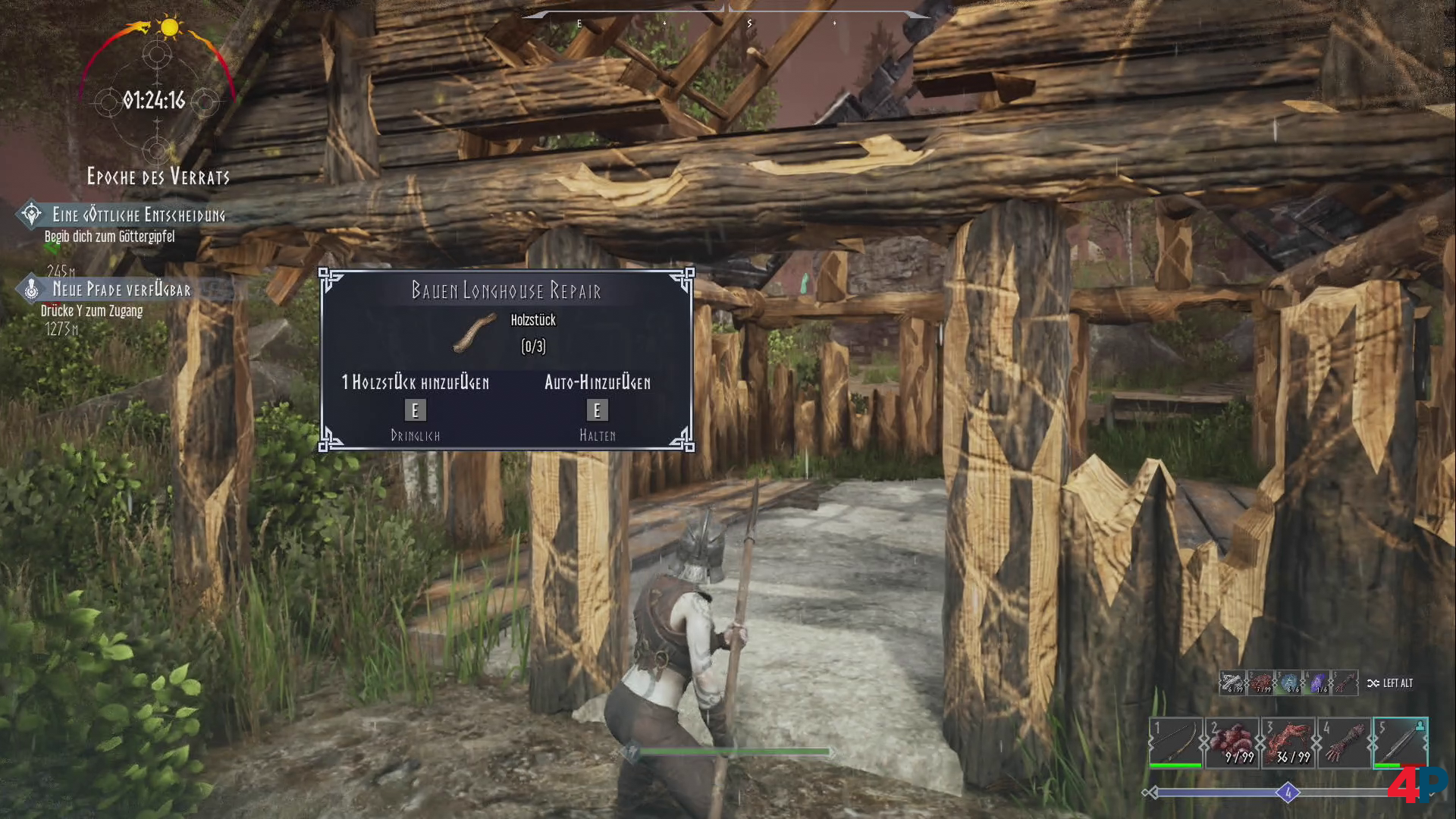Select the raw meat stack showing 9/99
The width and height of the screenshot is (1456, 819).
coord(1232,742)
